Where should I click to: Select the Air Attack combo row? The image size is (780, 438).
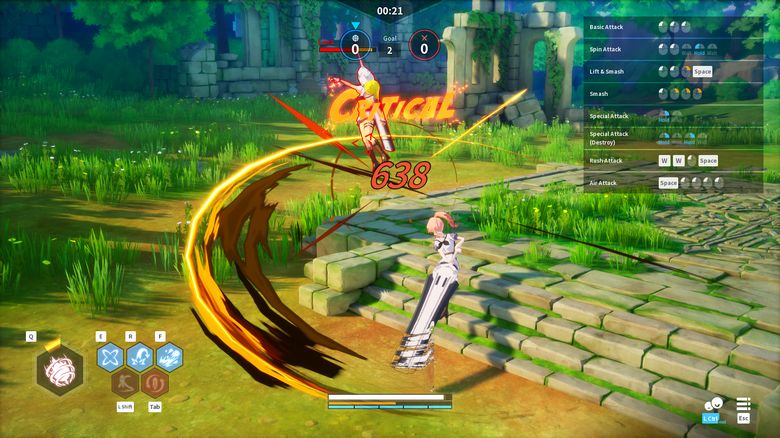(x=660, y=183)
